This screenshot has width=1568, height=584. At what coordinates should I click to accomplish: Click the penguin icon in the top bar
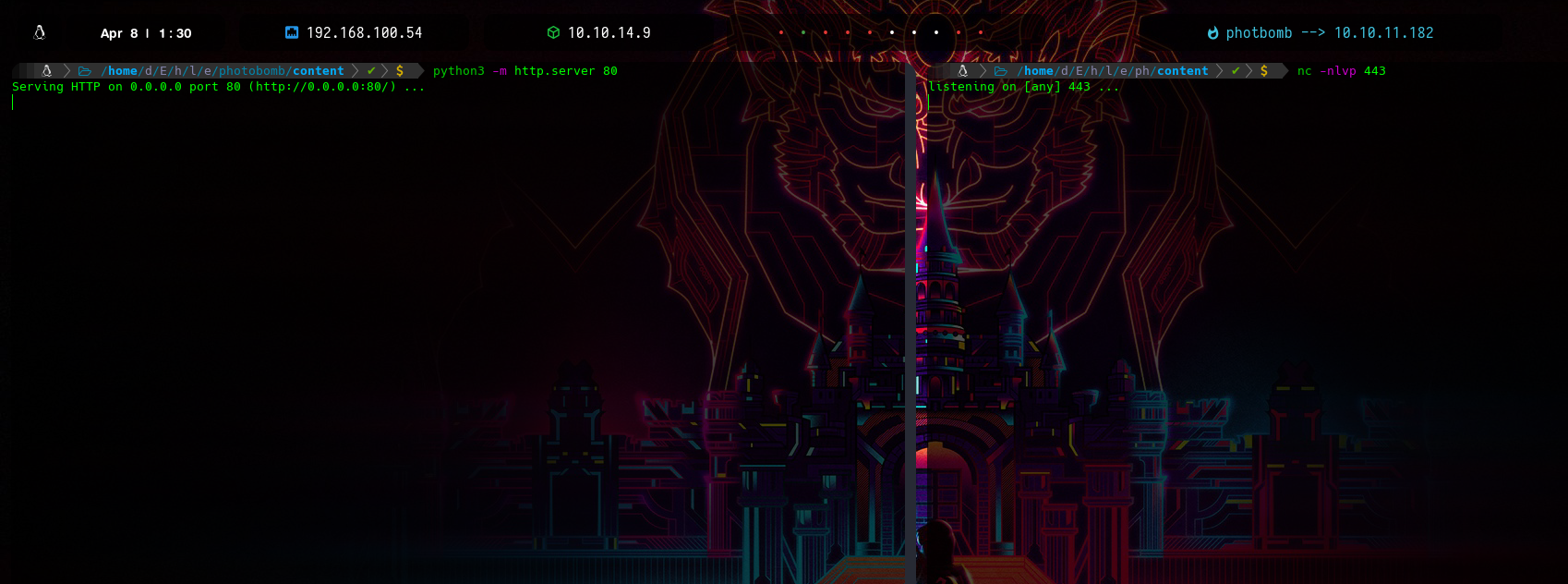click(x=40, y=33)
